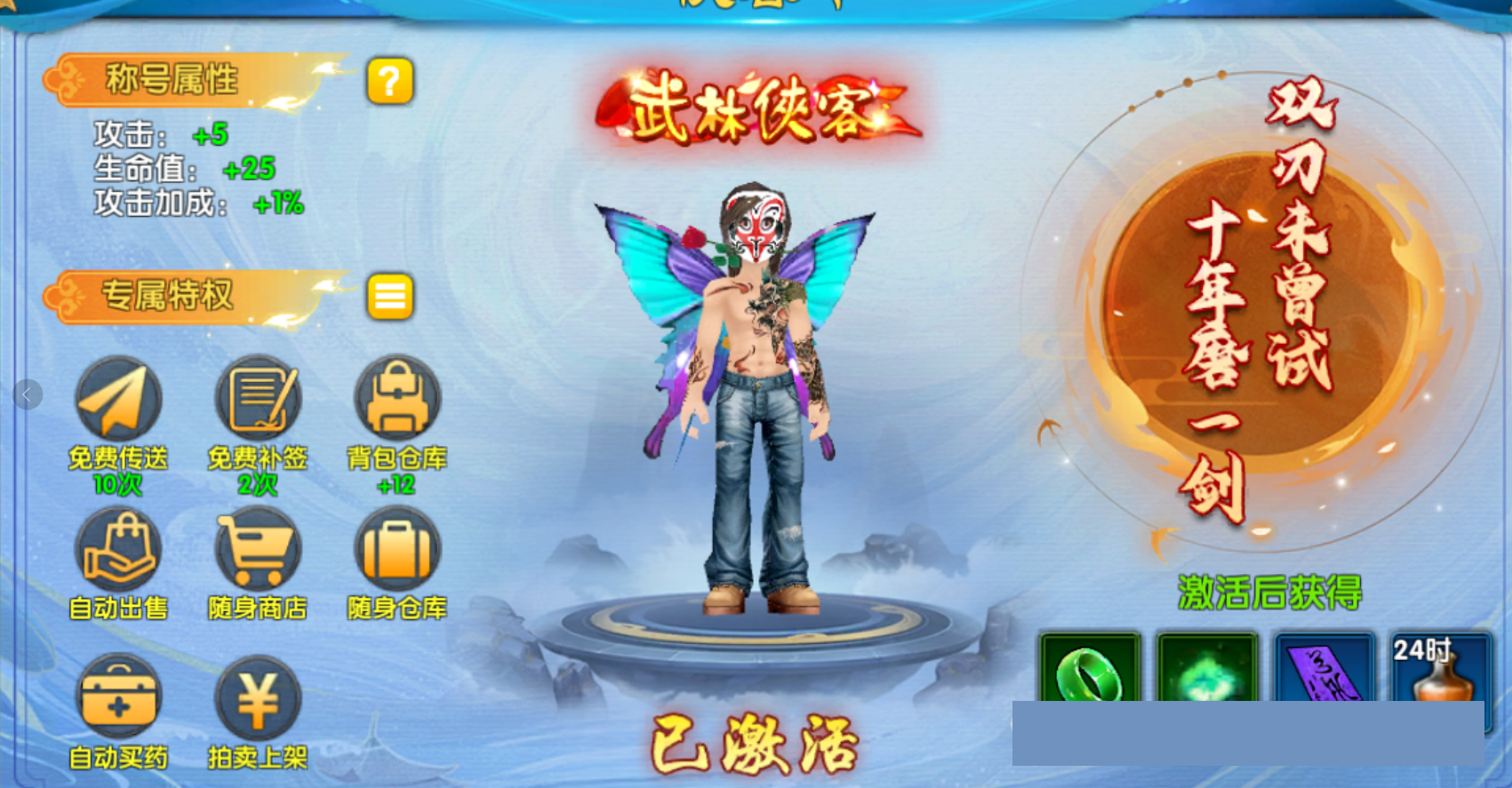Go to the previous page arrow
The width and height of the screenshot is (1512, 788).
[x=28, y=394]
